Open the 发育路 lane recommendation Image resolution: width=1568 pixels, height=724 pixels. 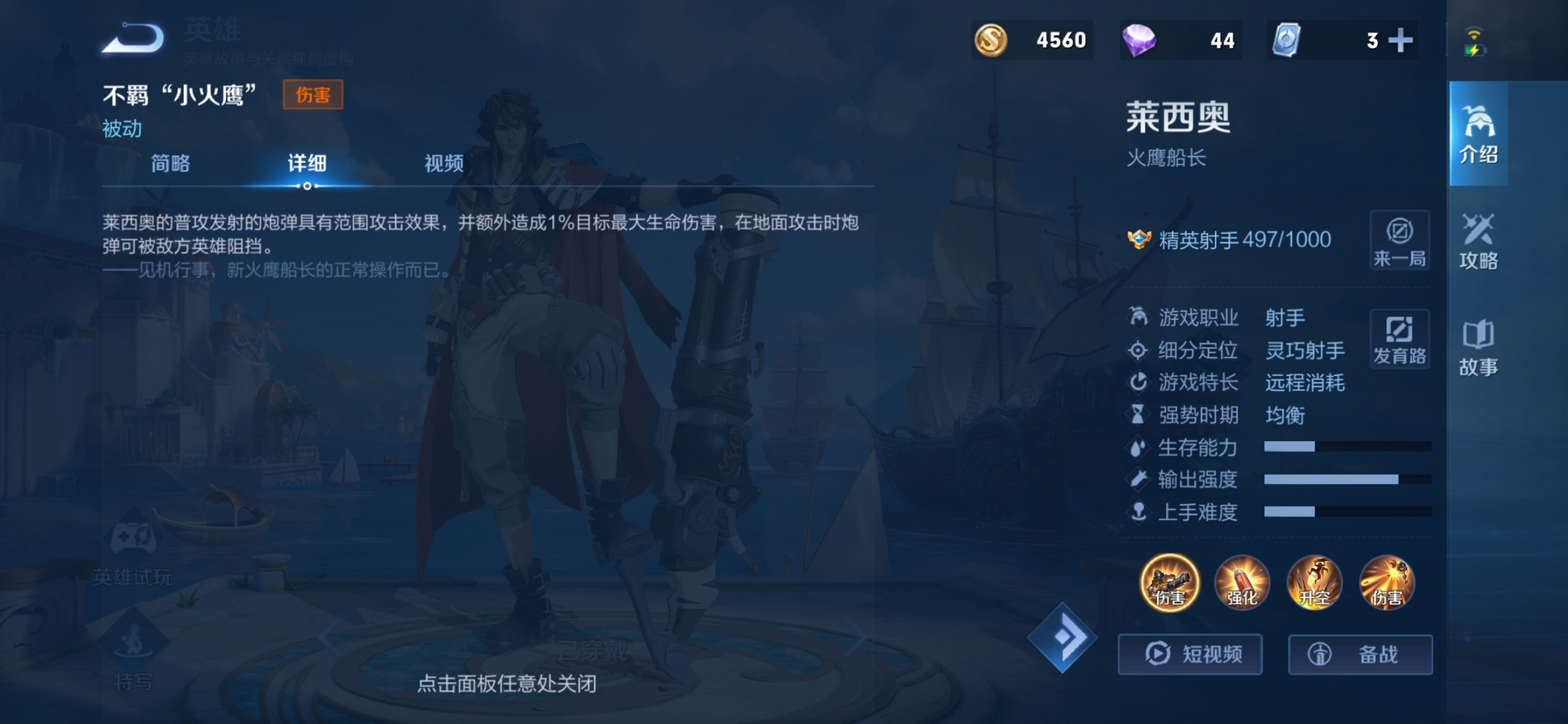coord(1400,339)
